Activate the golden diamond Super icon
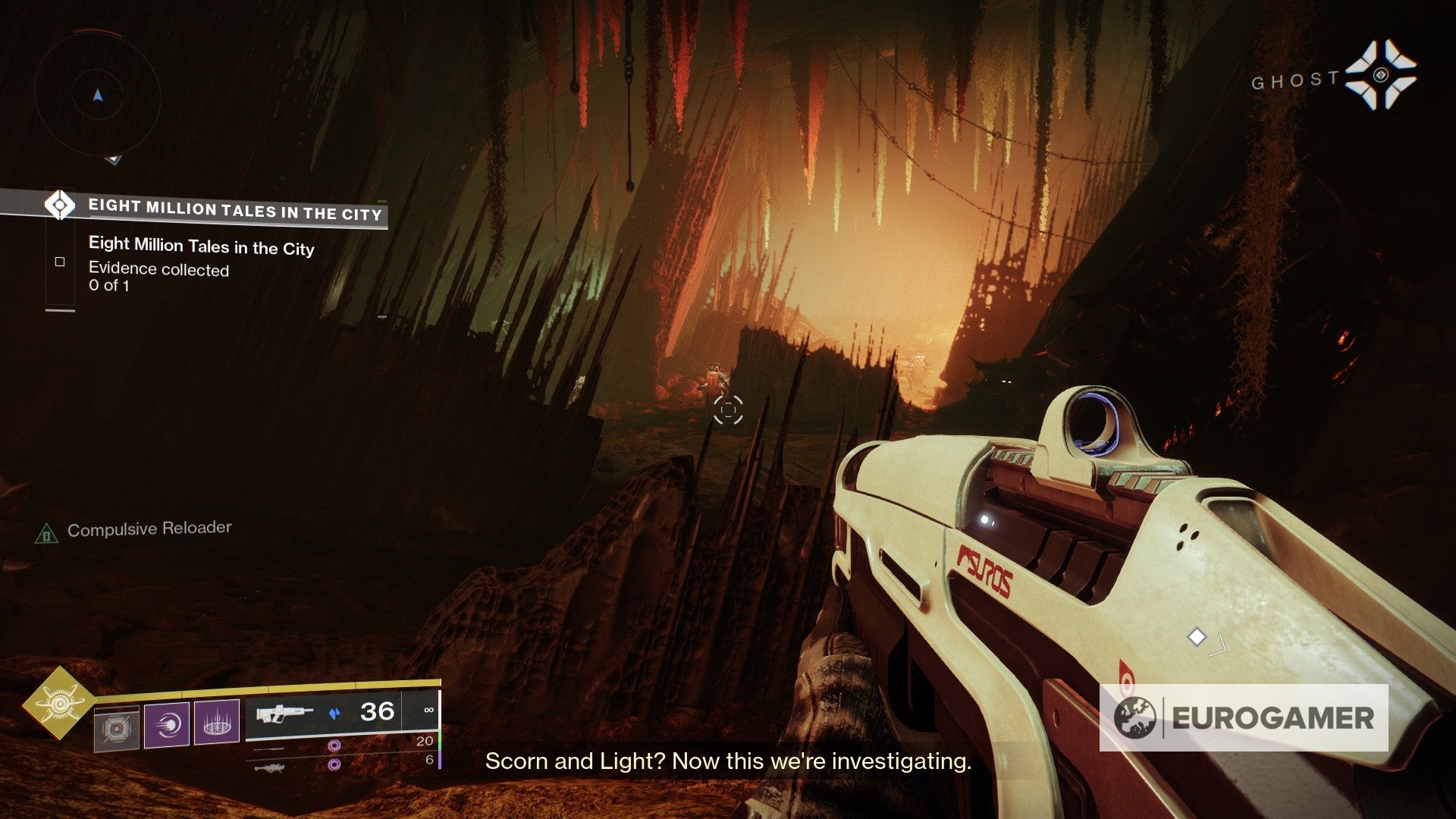The height and width of the screenshot is (819, 1456). pos(59,703)
